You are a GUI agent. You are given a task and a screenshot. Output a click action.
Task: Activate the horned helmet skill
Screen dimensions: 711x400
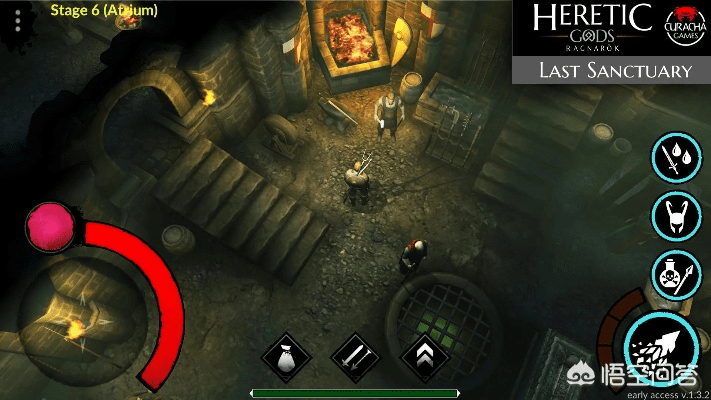(674, 214)
